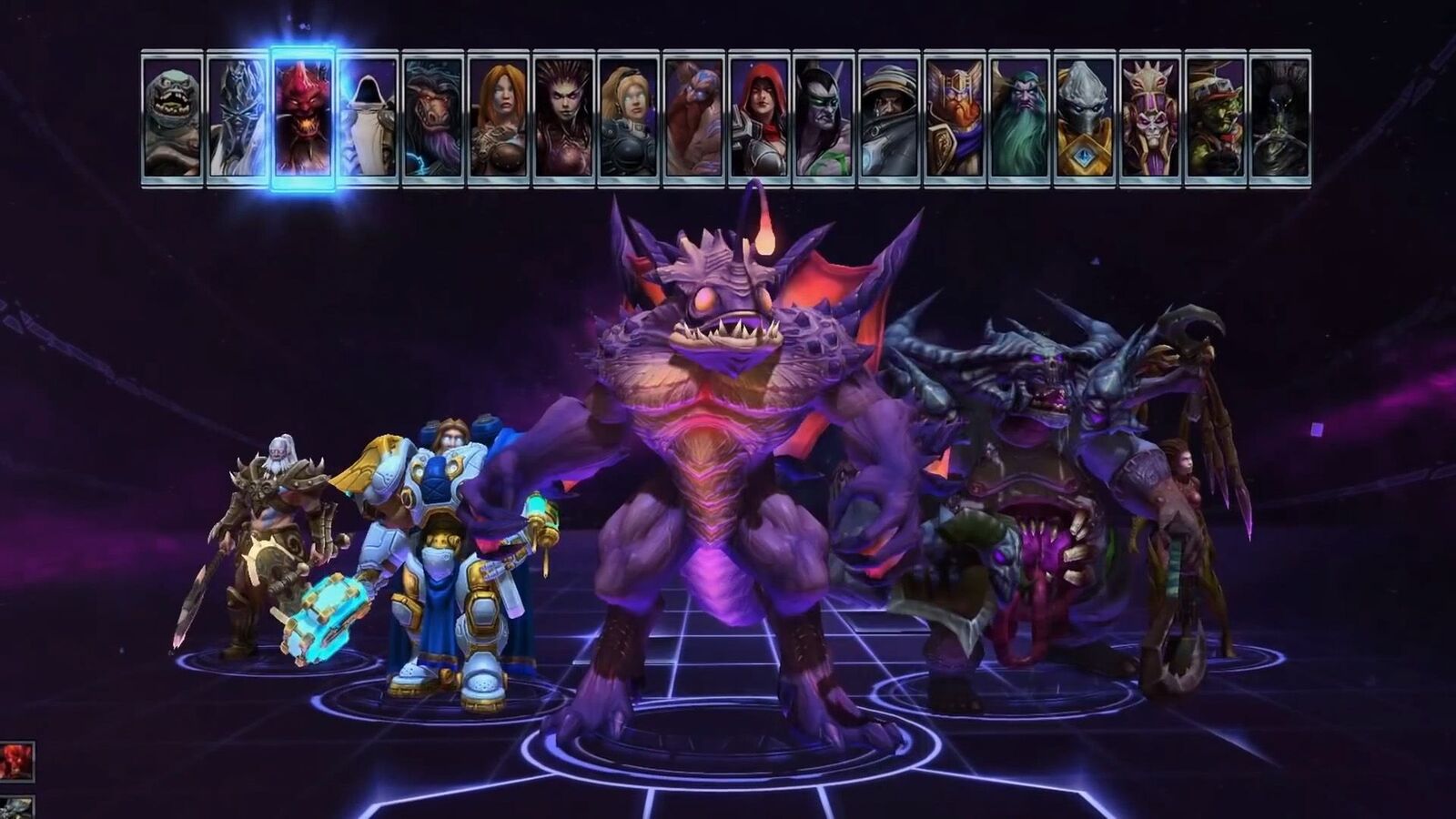The height and width of the screenshot is (819, 1456).
Task: Choose the Arthas Lich King portrait
Action: point(238,118)
